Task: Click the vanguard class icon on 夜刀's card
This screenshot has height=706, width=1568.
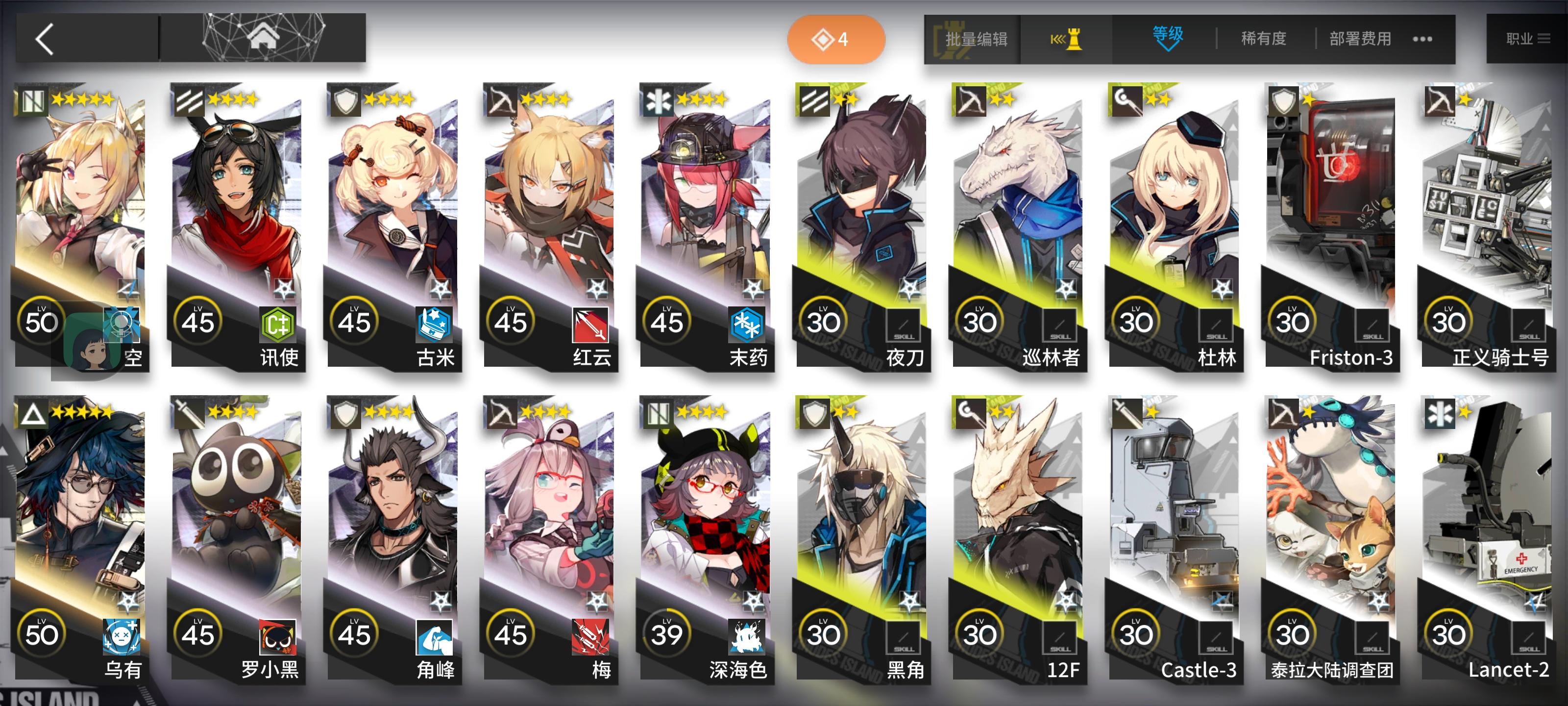Action: 816,102
